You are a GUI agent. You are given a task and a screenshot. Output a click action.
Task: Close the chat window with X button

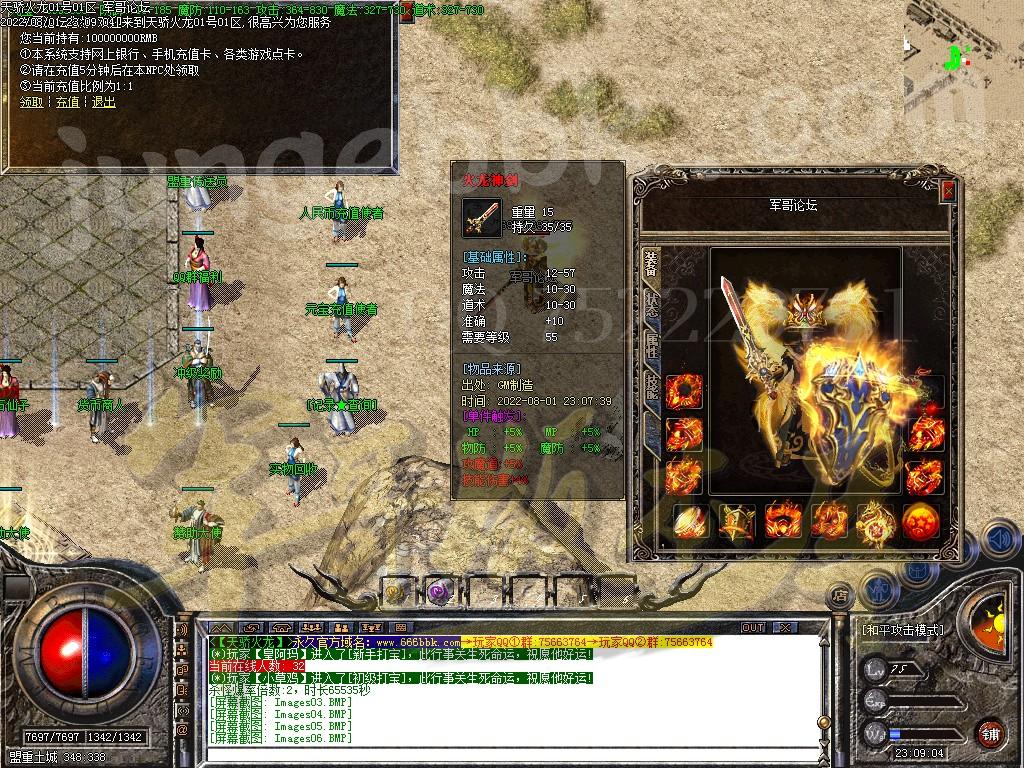(785, 627)
